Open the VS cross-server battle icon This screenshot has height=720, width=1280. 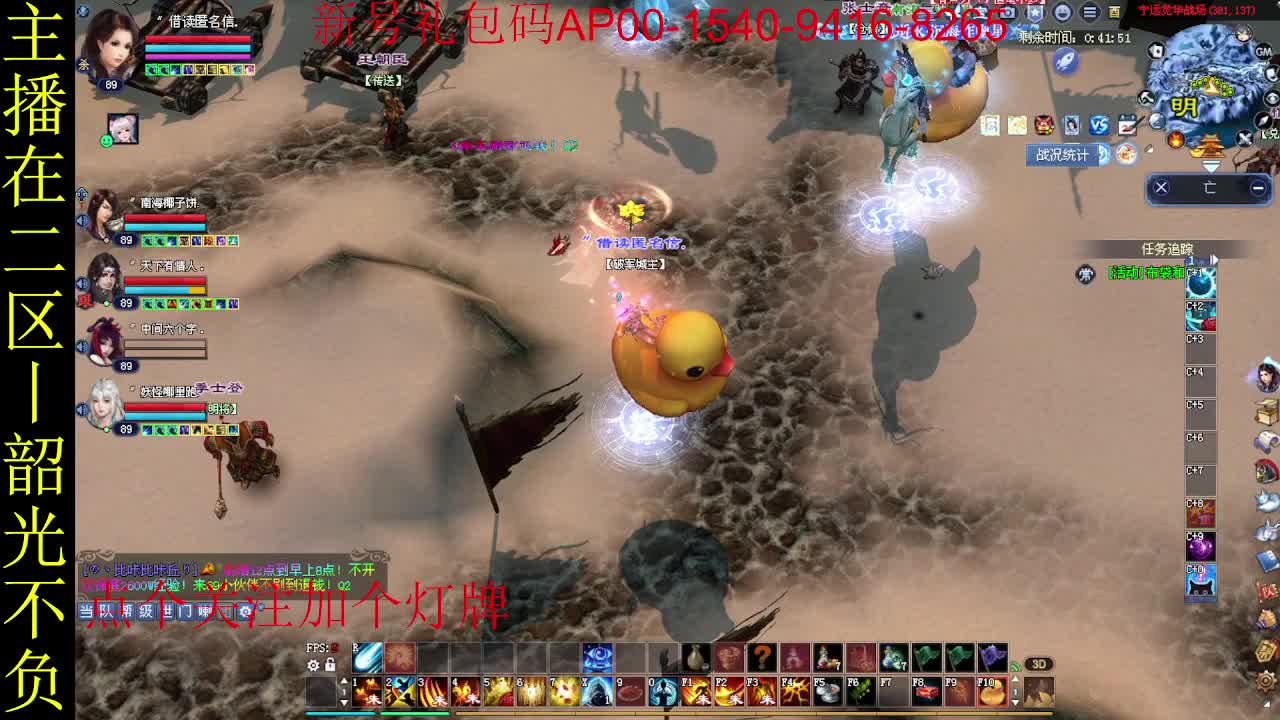1098,125
